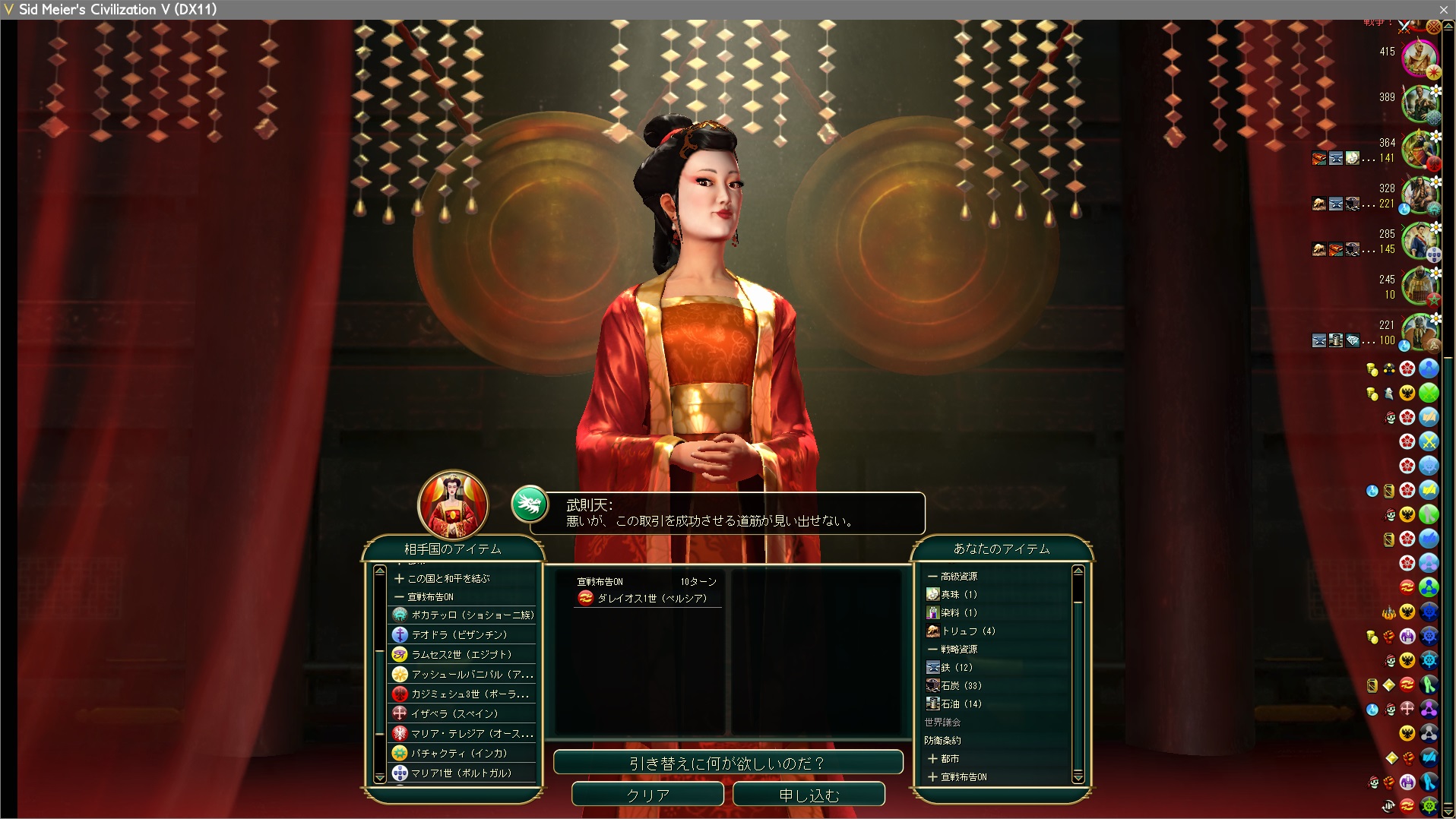The image size is (1456, 819).
Task: Click the クリア (clear) button
Action: [x=647, y=795]
